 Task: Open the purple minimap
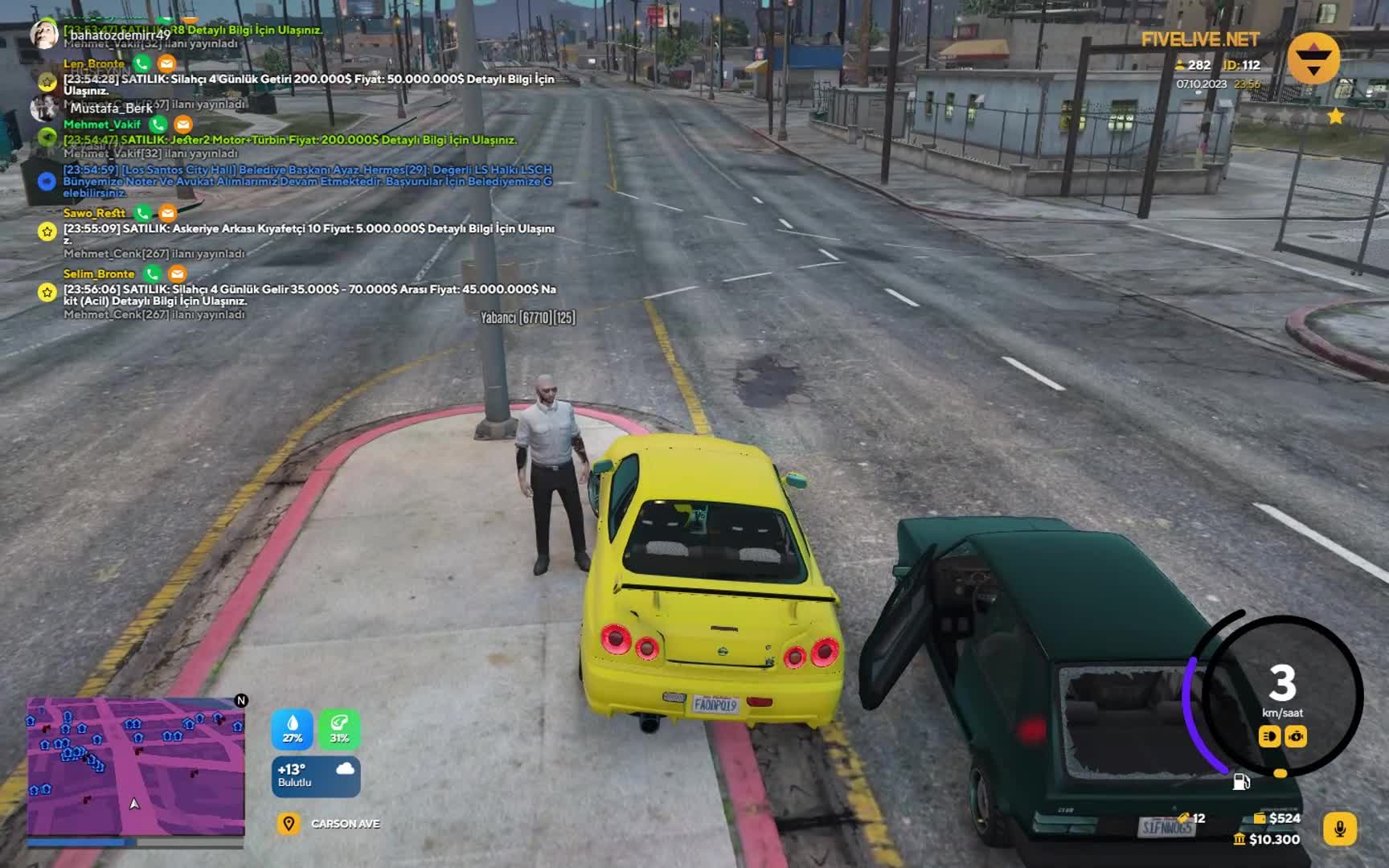[135, 767]
